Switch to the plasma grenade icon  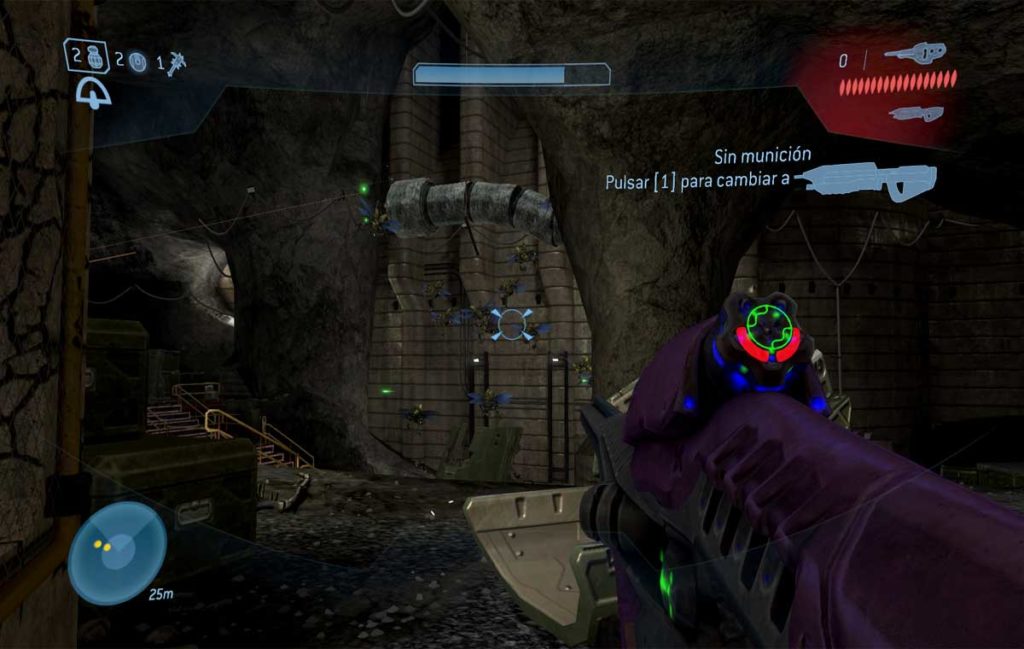pyautogui.click(x=137, y=63)
